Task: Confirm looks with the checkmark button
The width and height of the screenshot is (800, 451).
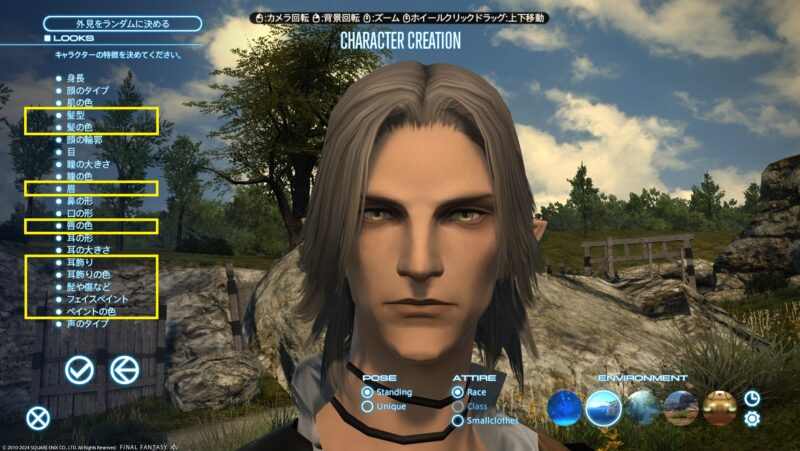Action: (79, 370)
